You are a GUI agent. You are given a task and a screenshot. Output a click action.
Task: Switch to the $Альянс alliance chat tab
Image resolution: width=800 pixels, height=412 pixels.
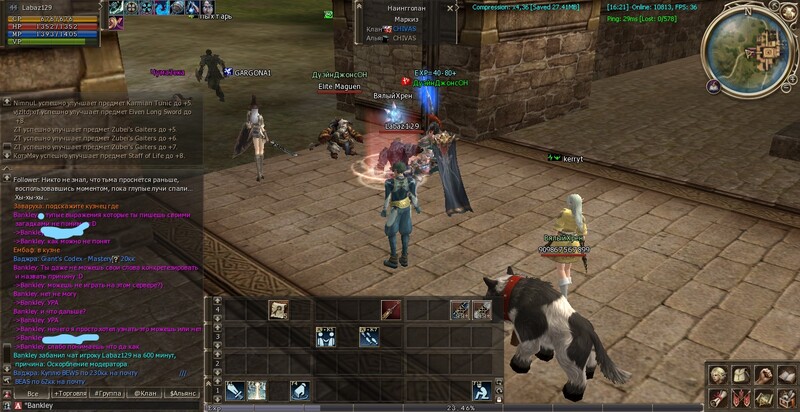pyautogui.click(x=185, y=394)
